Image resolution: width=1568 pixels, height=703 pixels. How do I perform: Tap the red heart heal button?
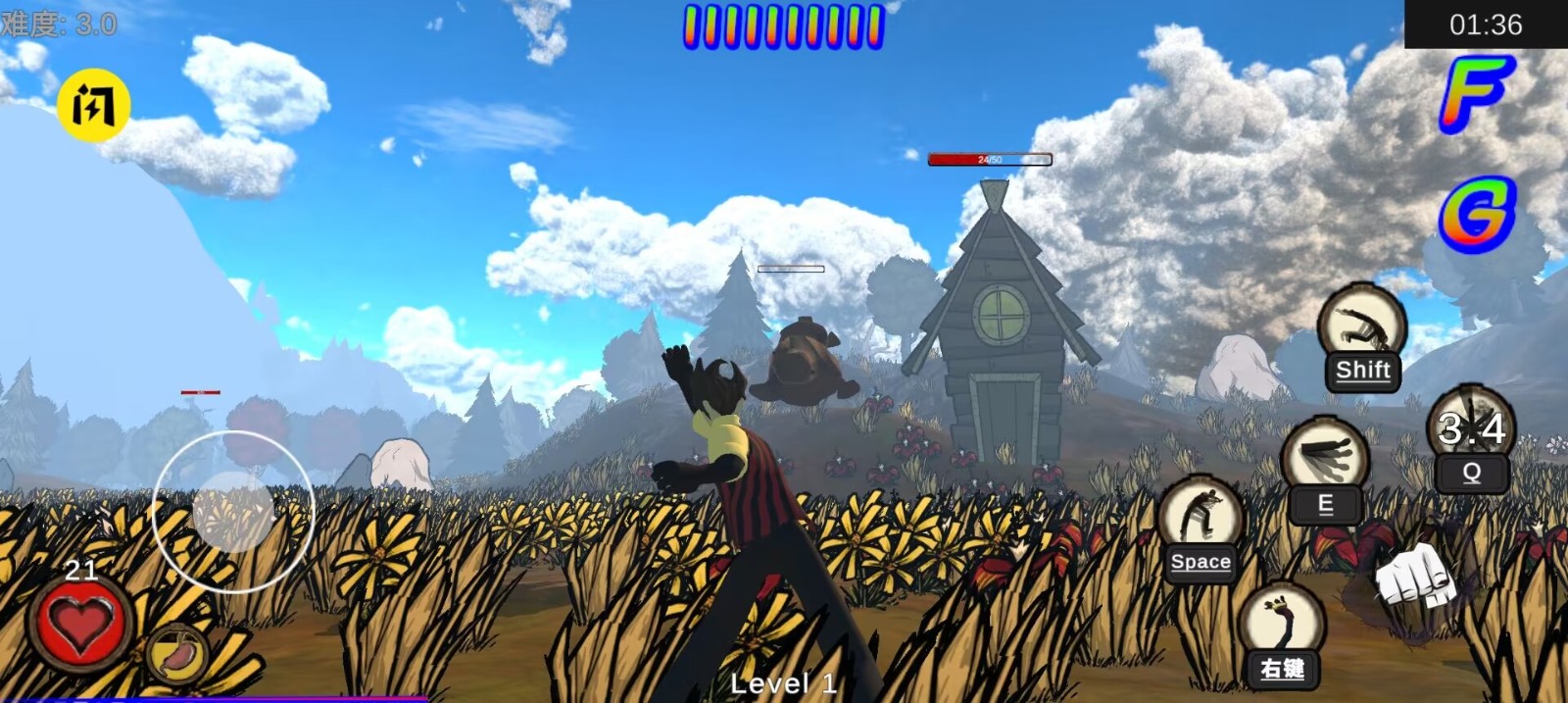click(x=80, y=625)
